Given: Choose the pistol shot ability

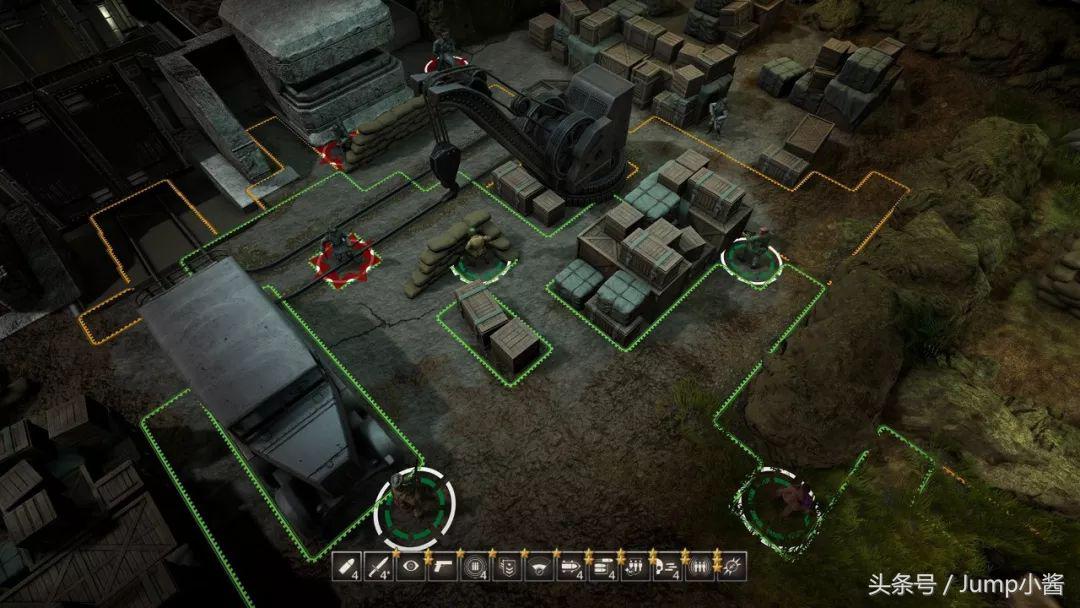Looking at the screenshot, I should (x=444, y=567).
